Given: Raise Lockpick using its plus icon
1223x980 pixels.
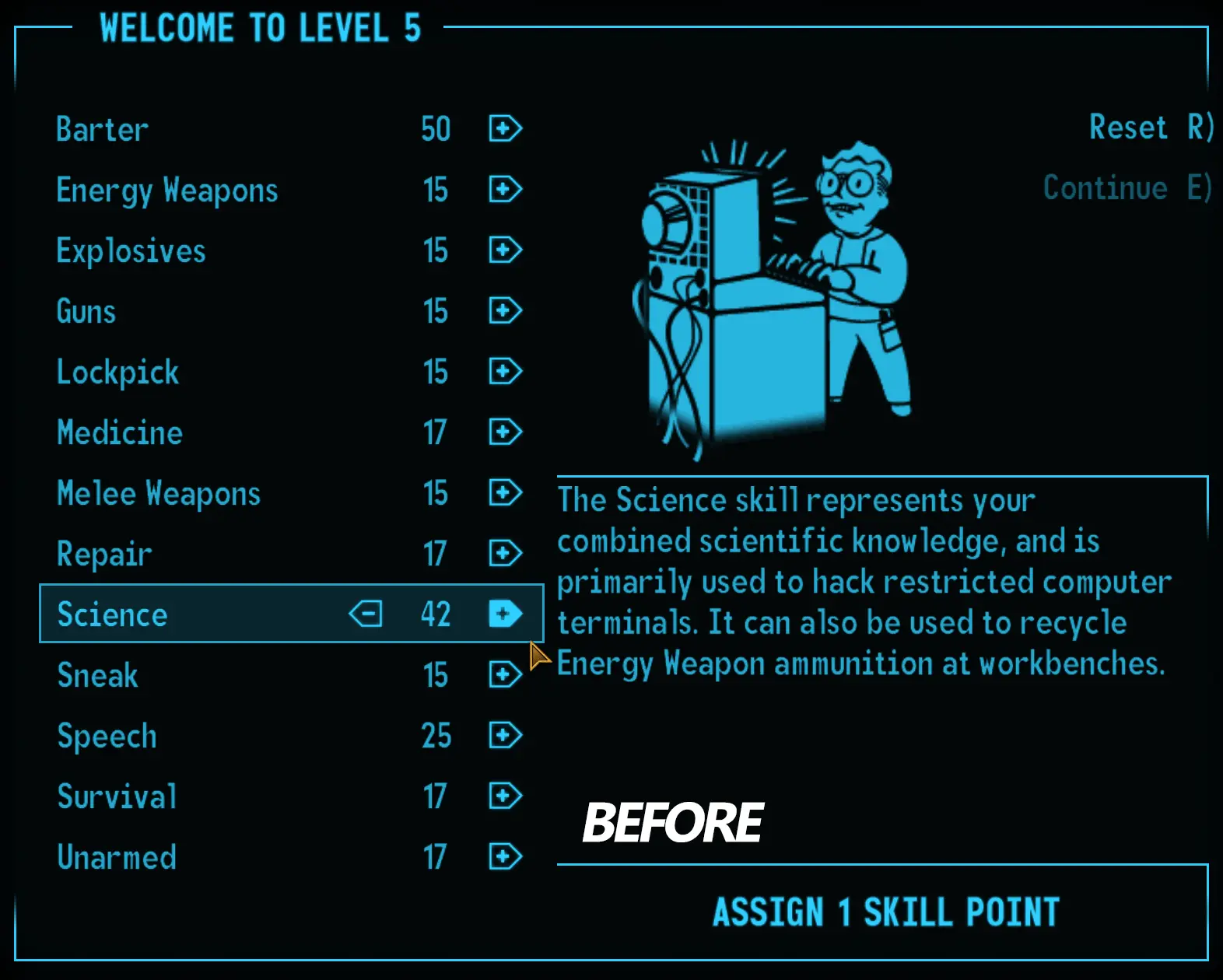Looking at the screenshot, I should pos(504,372).
